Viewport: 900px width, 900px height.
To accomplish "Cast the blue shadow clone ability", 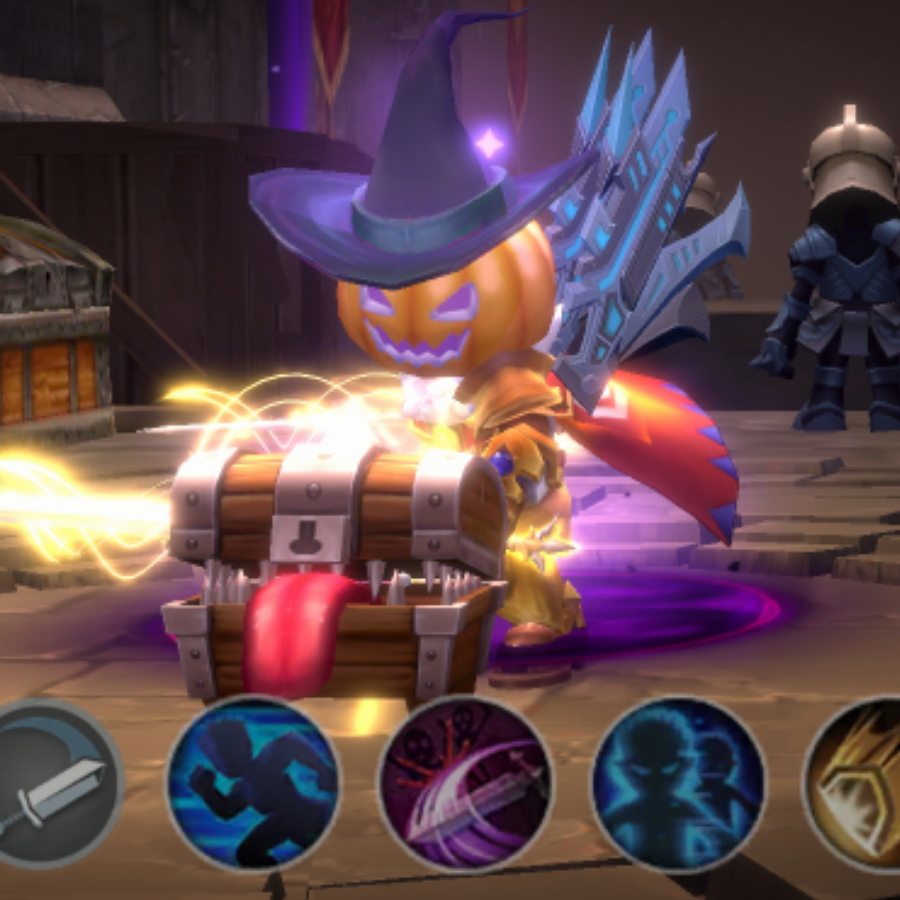I will tap(679, 783).
